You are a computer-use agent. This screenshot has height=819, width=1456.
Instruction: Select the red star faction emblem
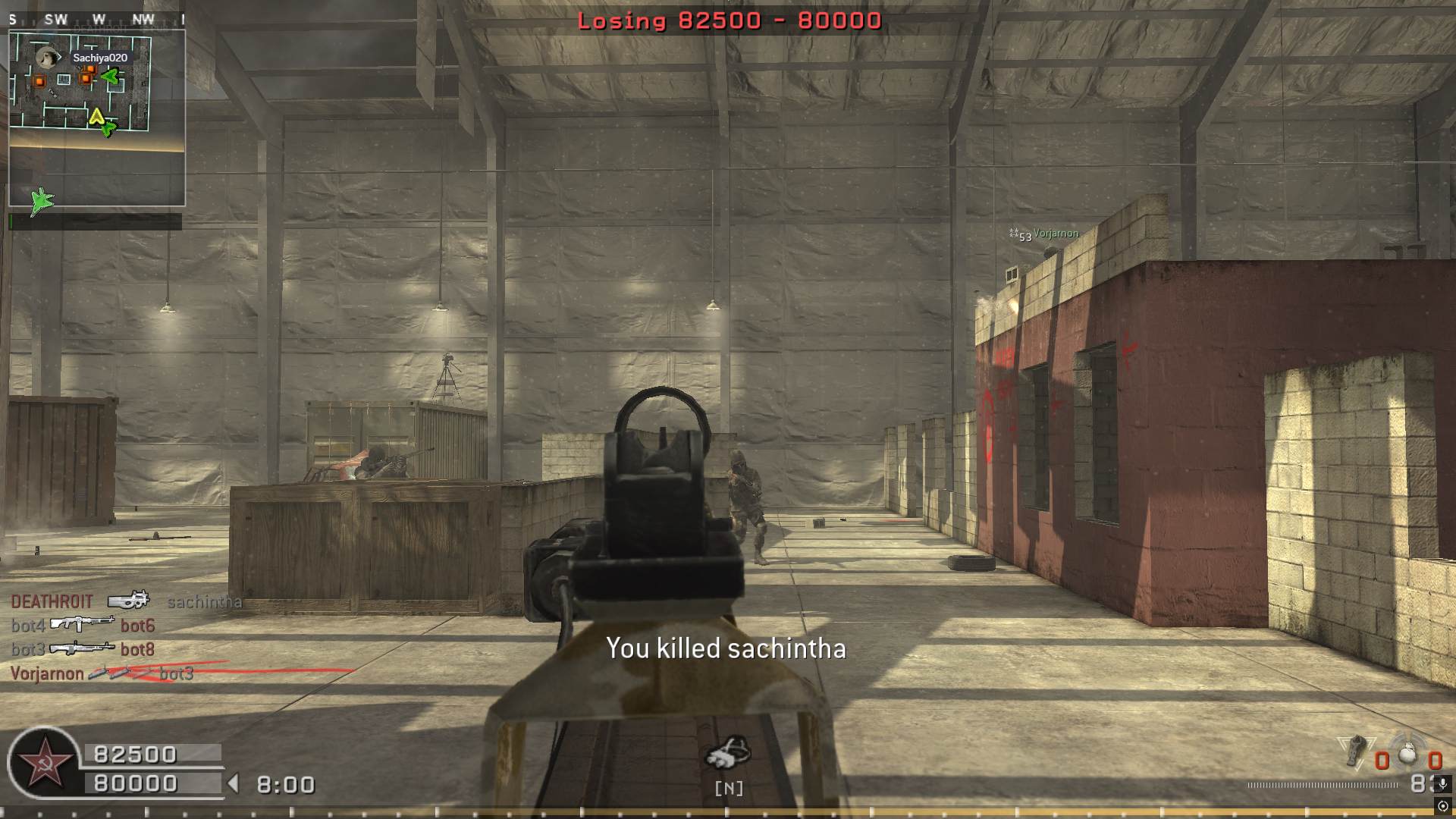coord(44,763)
